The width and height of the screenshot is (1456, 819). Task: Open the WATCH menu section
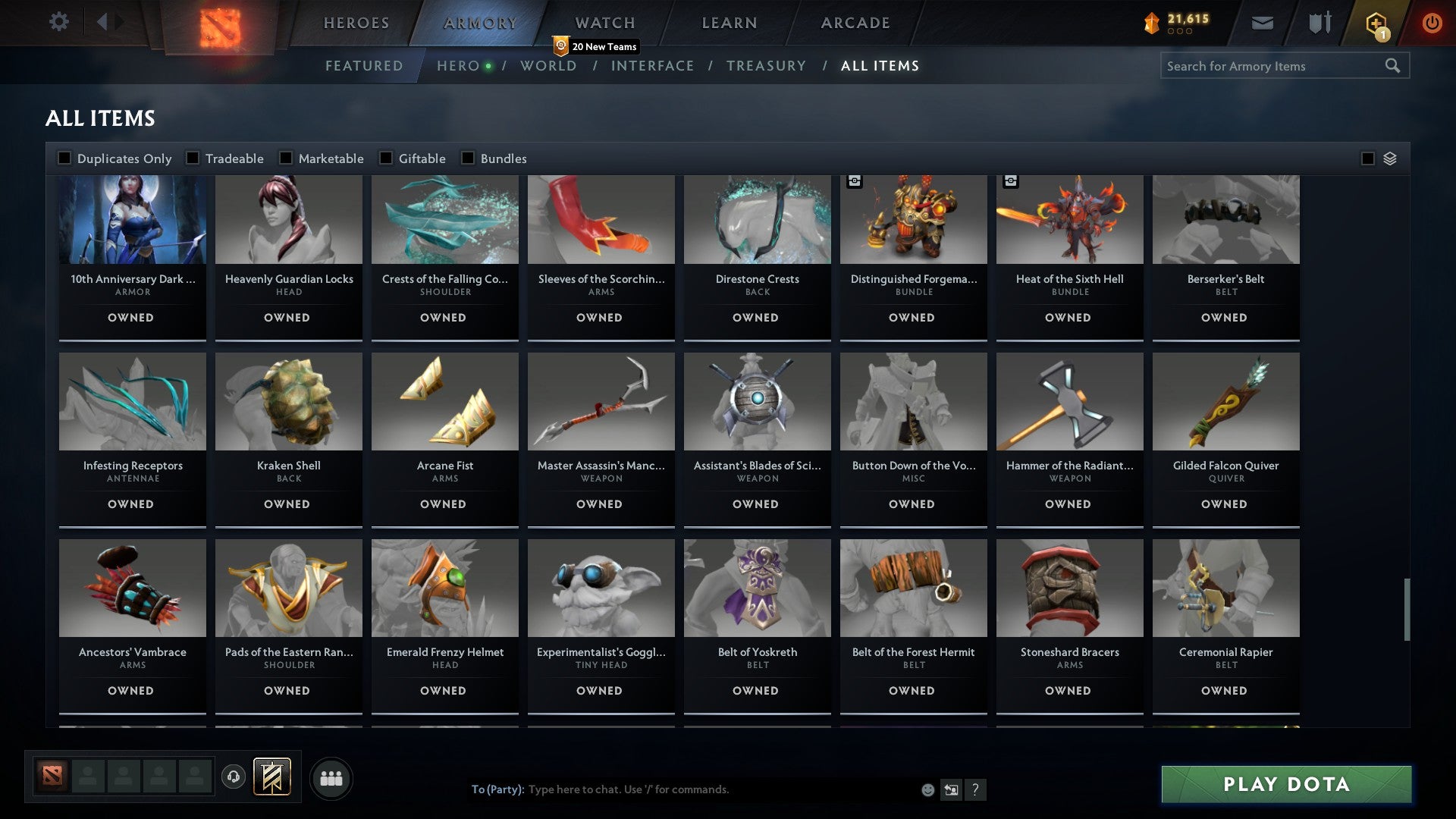pyautogui.click(x=604, y=22)
